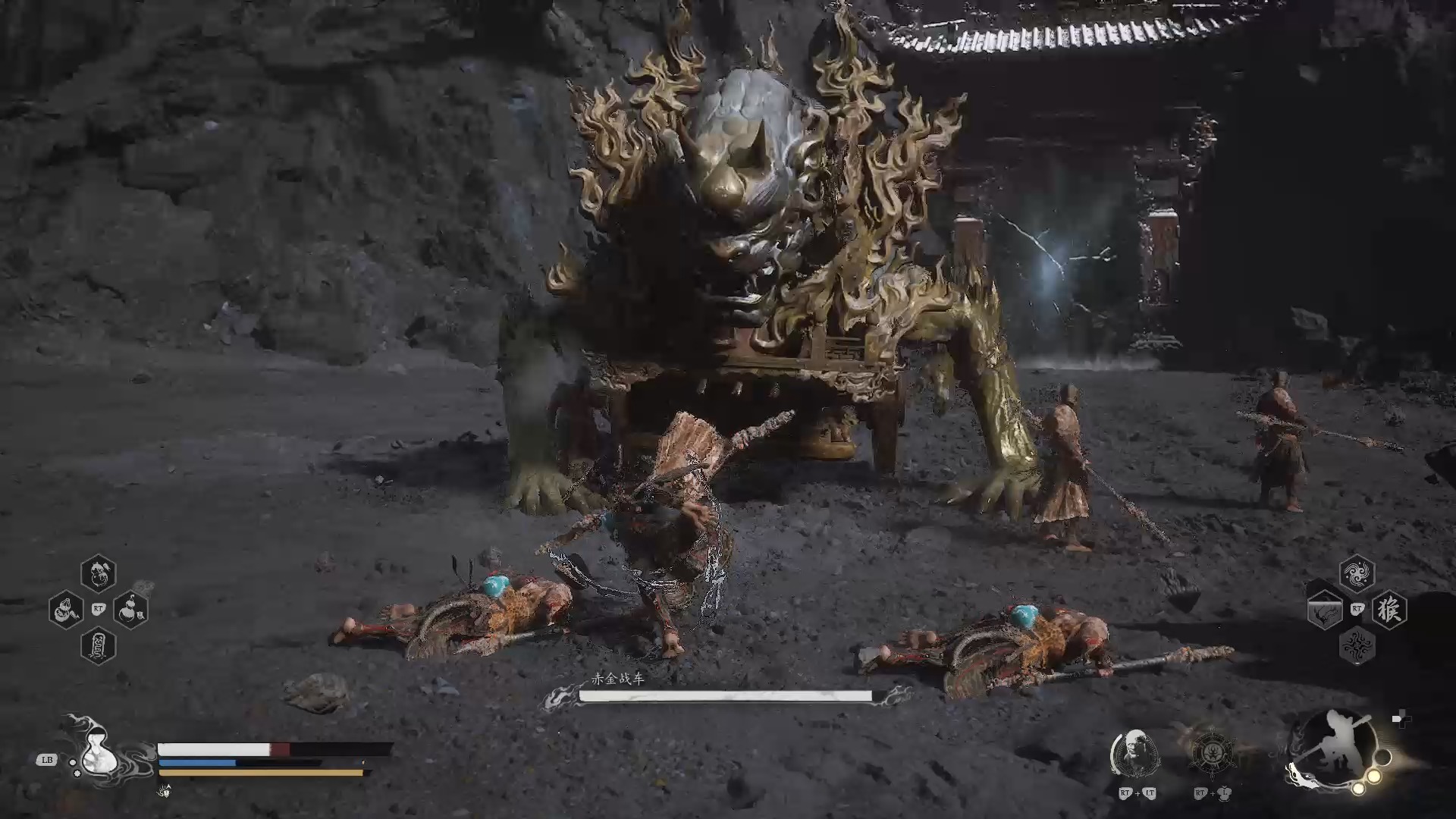Select the tangled flame pattern spell
Viewport: 1456px width, 819px height.
click(1357, 646)
